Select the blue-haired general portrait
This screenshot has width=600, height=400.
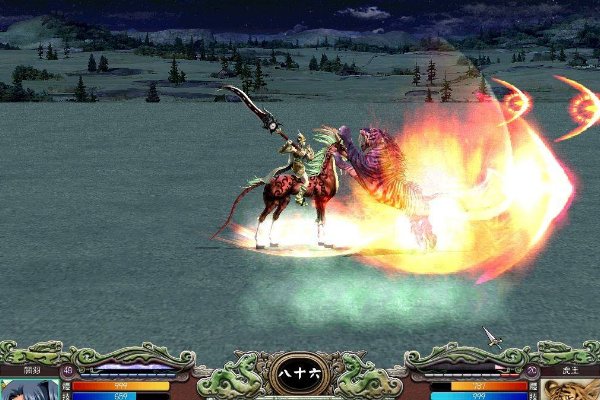click(30, 389)
